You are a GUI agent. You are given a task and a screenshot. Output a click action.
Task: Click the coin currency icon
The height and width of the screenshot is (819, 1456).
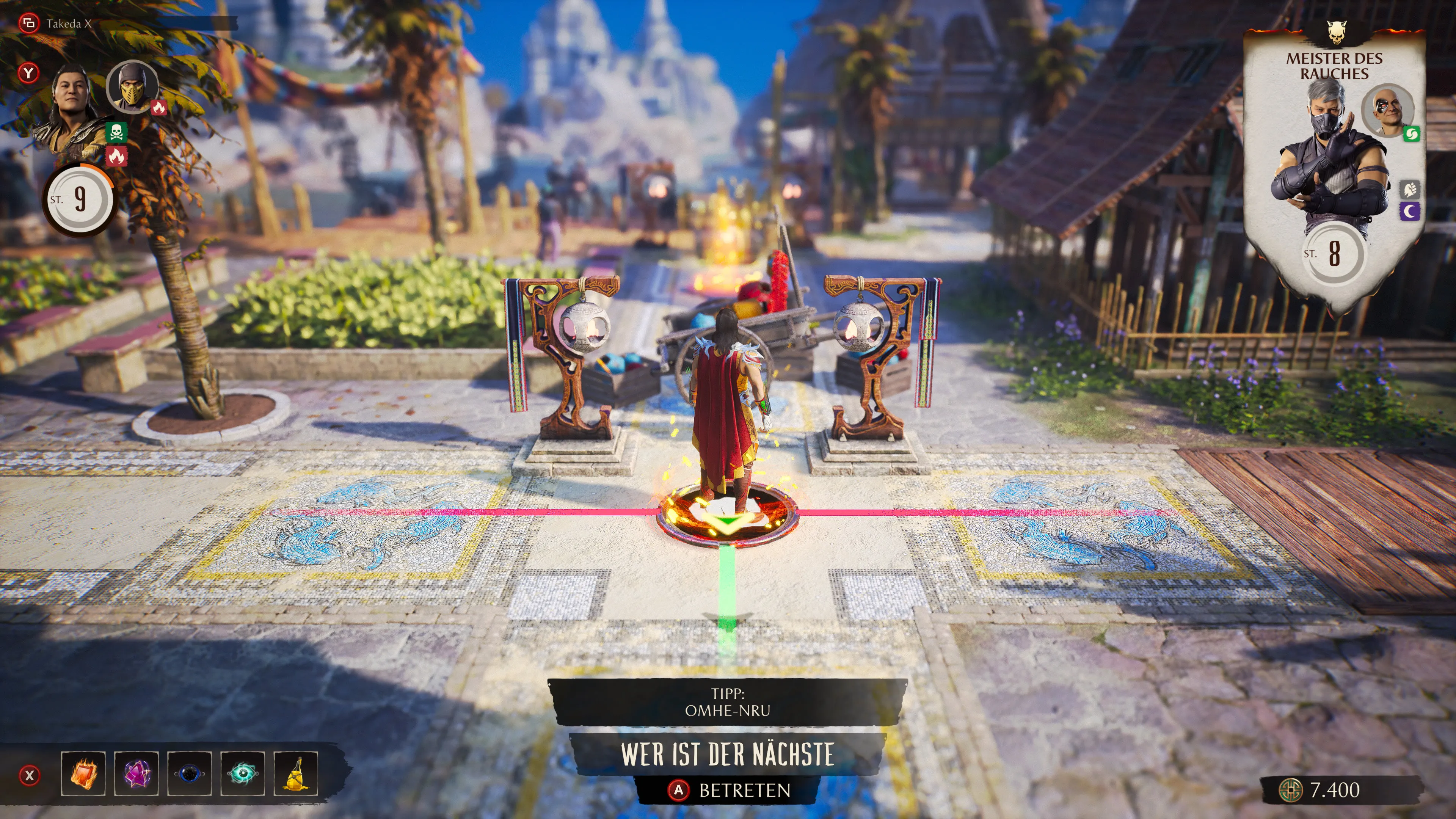pyautogui.click(x=1290, y=789)
